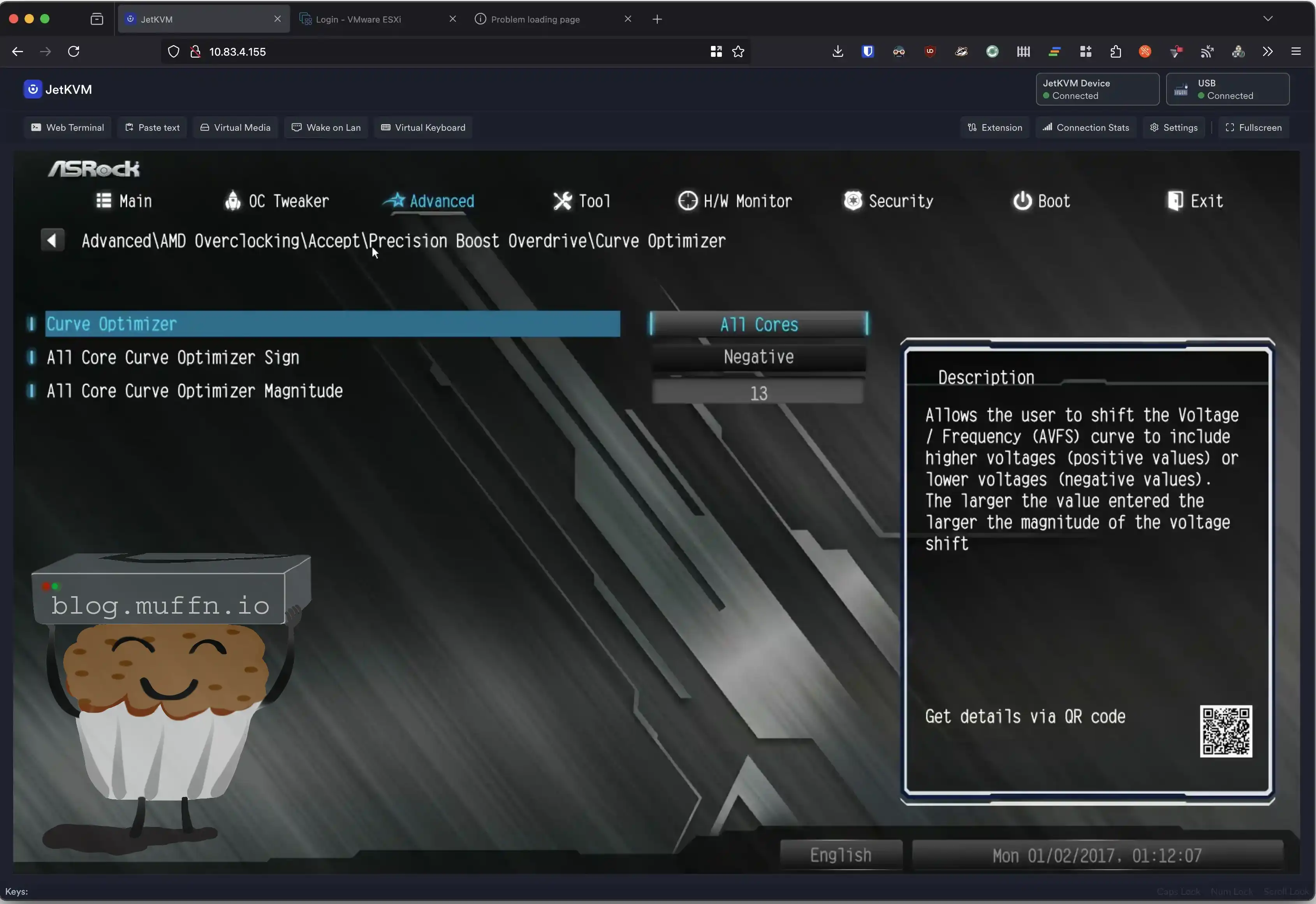Choose the Exit tab

(1195, 201)
